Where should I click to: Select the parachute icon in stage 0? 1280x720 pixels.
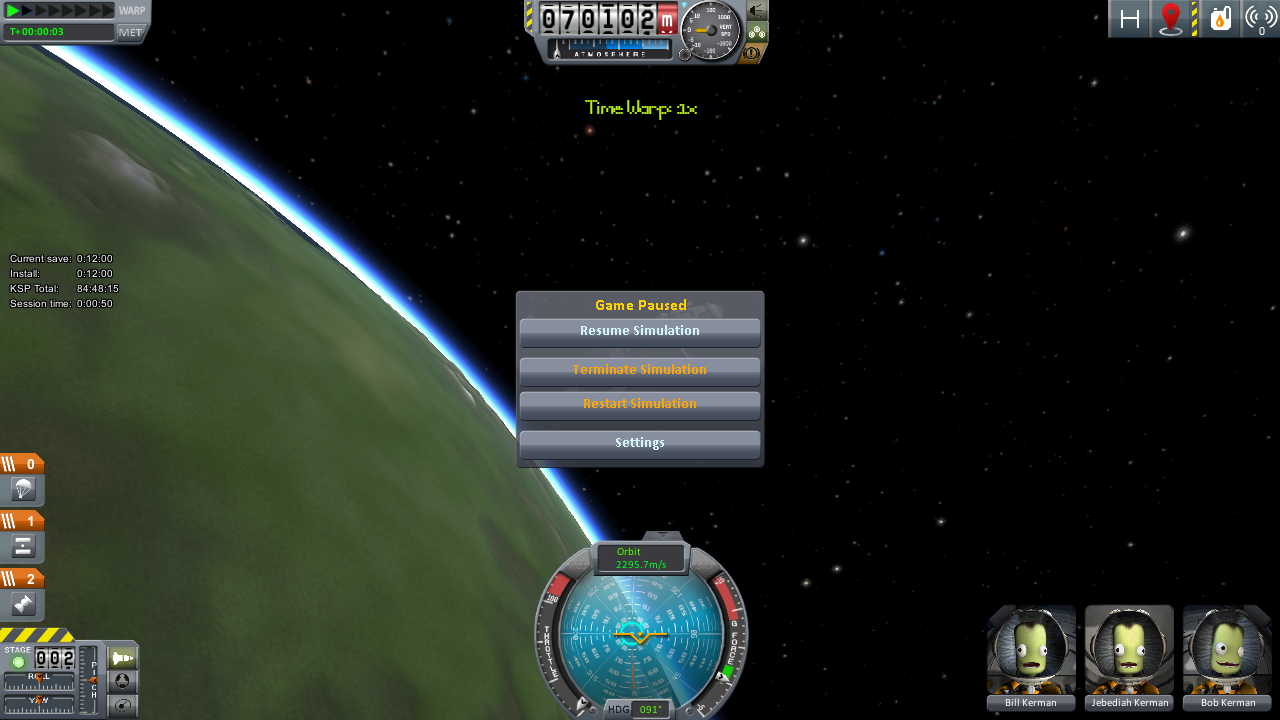click(x=23, y=490)
